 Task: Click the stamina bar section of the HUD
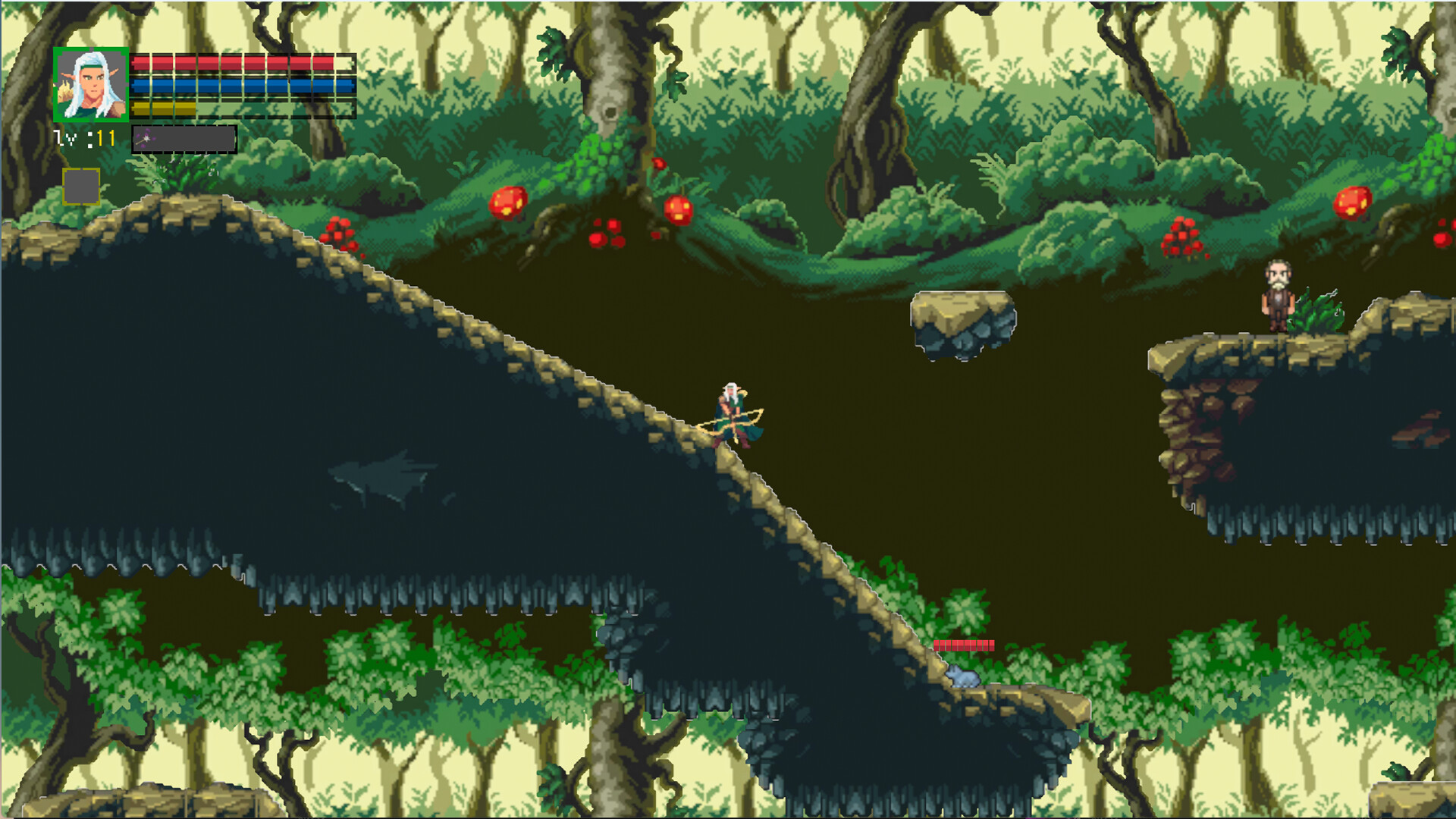pyautogui.click(x=162, y=108)
